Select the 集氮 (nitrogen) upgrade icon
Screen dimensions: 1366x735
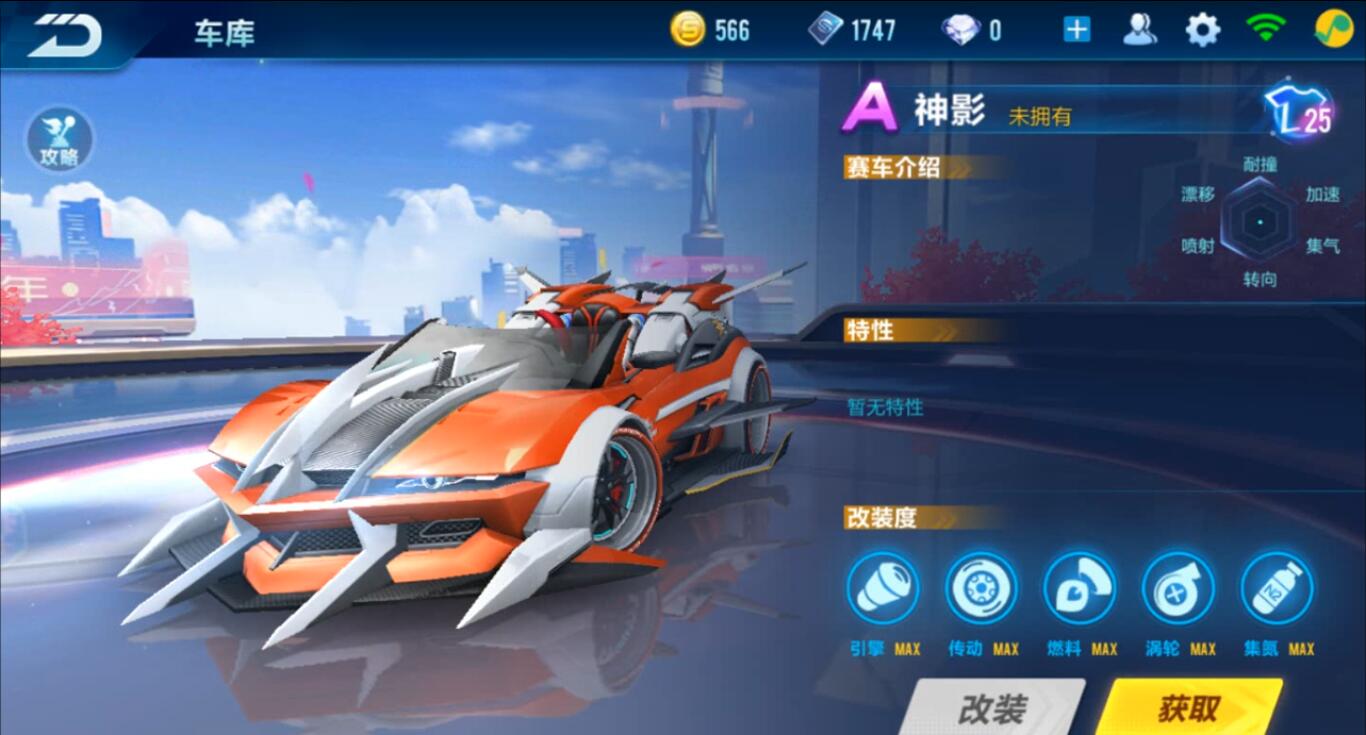click(1278, 590)
